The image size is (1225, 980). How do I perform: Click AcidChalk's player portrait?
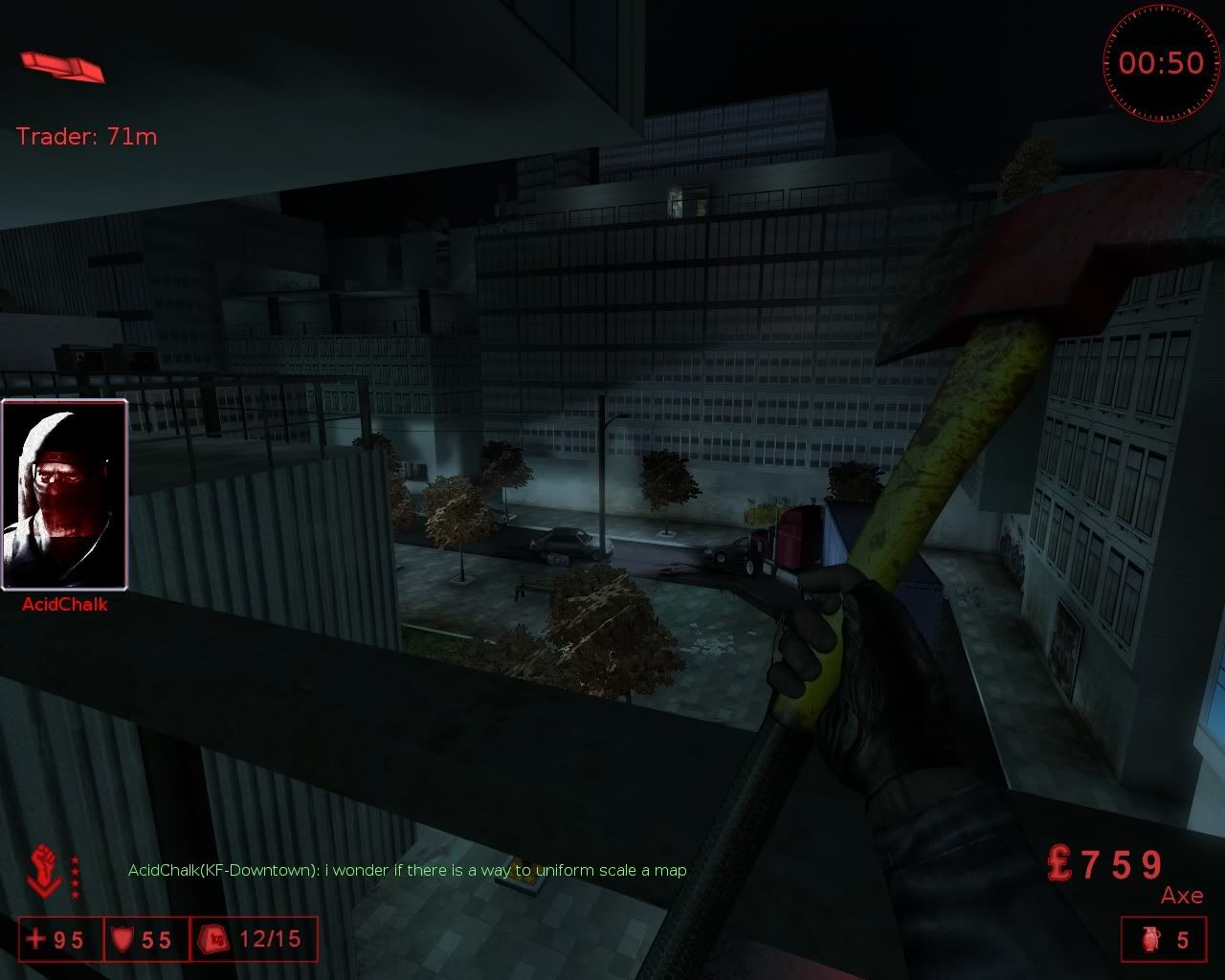pyautogui.click(x=64, y=495)
